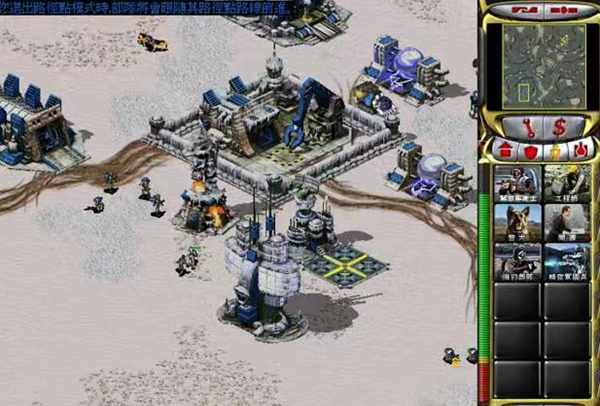Activate the sell dollar-sign button
This screenshot has height=406, width=600.
(561, 126)
